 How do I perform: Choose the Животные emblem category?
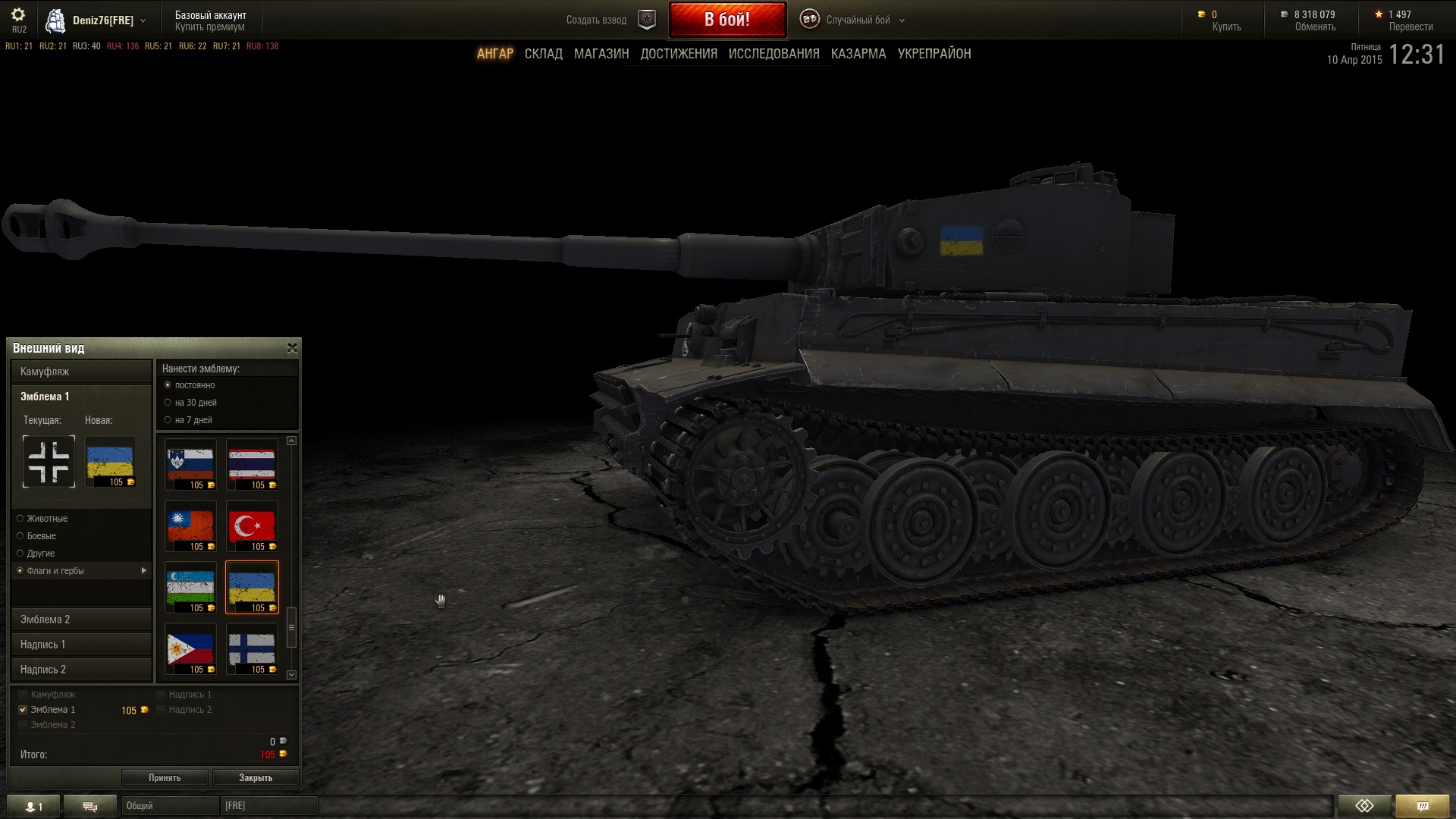pos(20,519)
